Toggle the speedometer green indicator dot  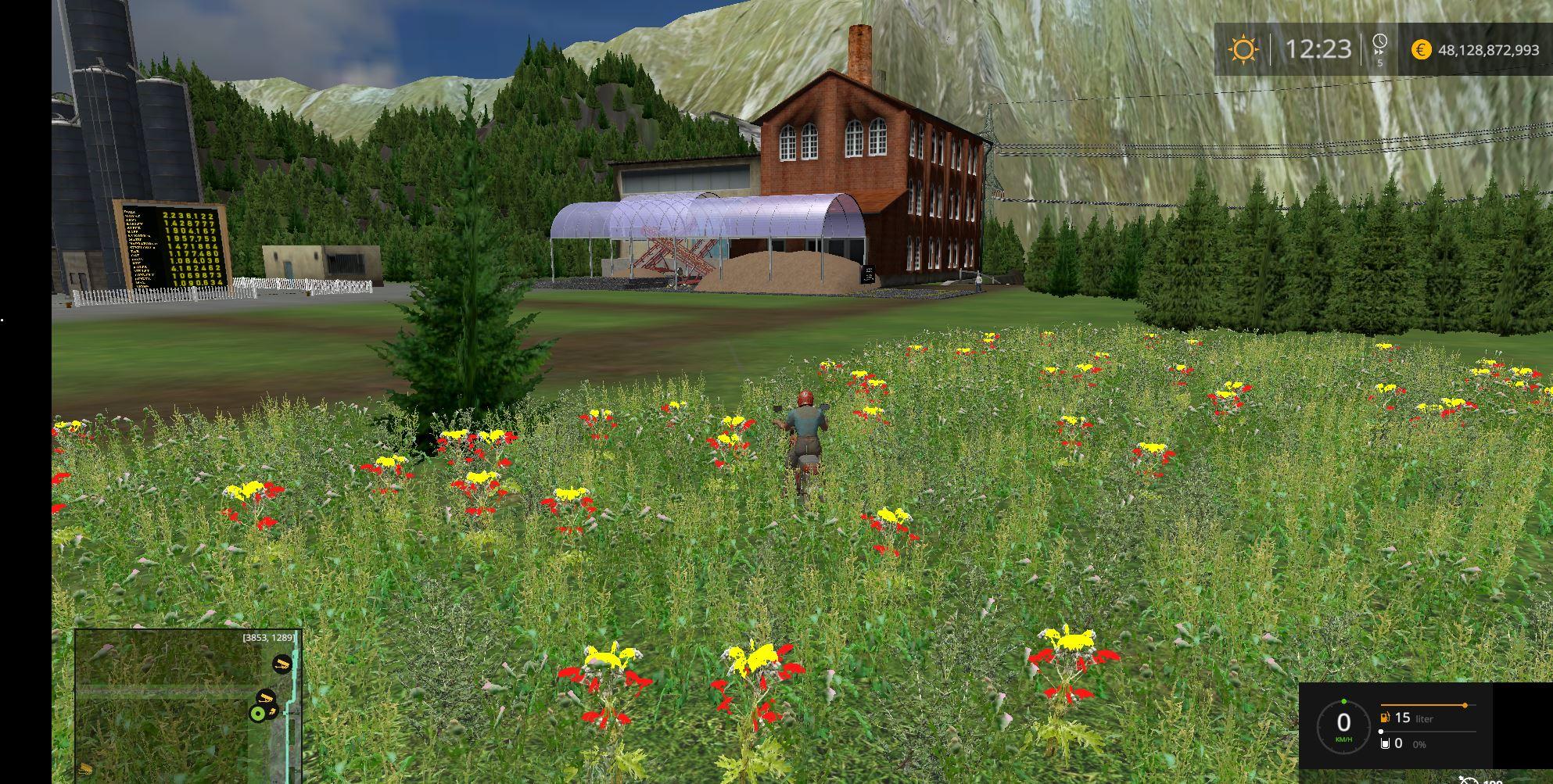coord(1343,701)
